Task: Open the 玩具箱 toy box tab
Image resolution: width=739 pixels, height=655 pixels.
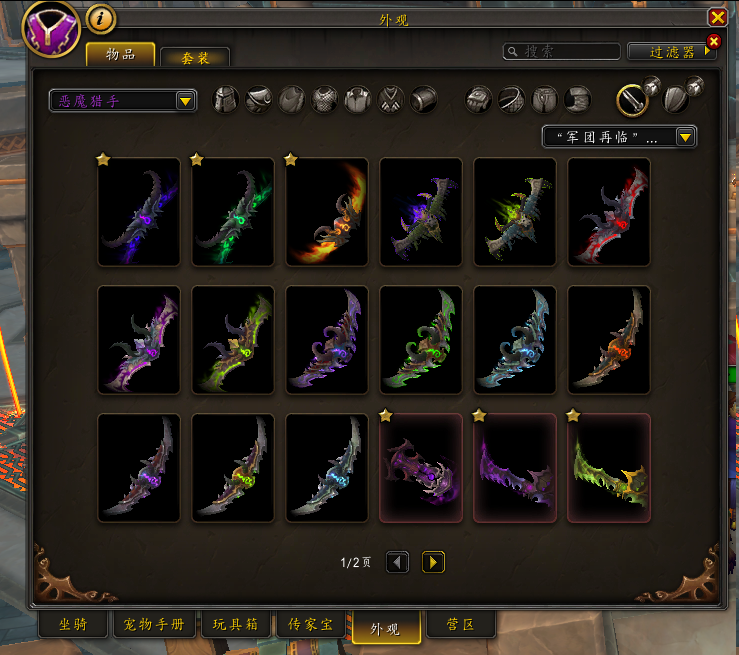Action: (x=236, y=625)
